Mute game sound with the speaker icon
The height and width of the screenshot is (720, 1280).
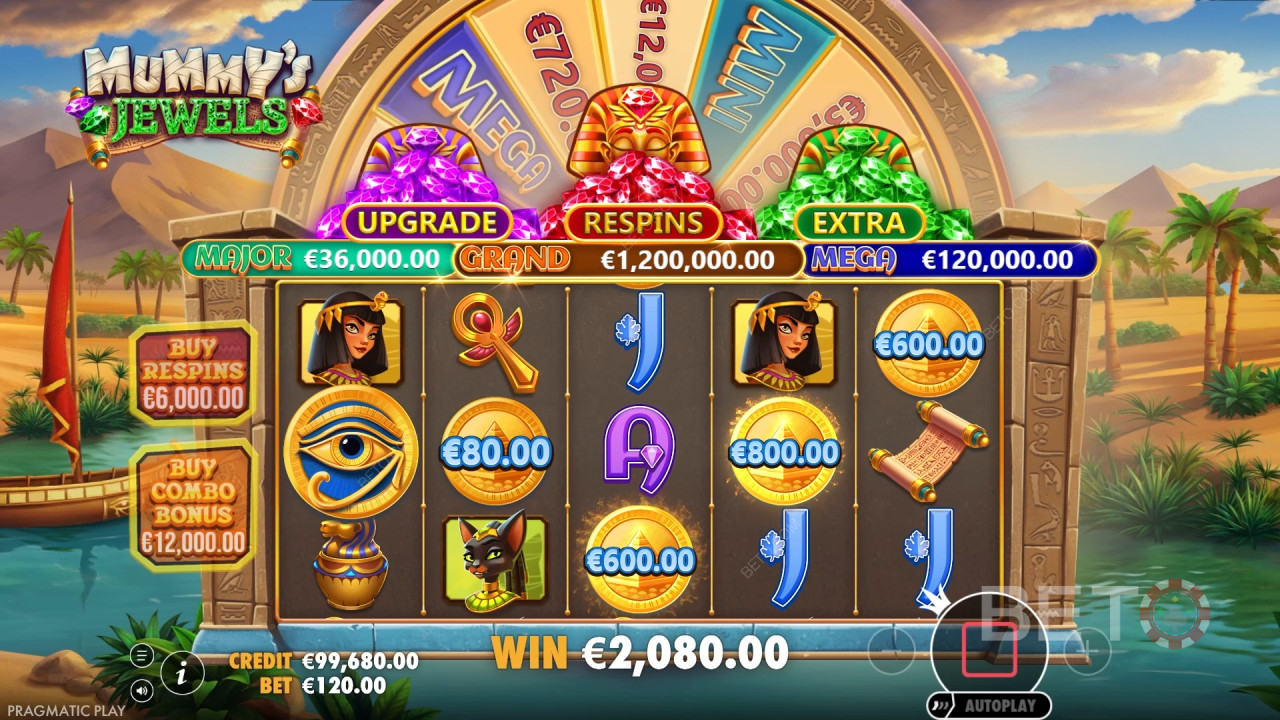pos(142,689)
